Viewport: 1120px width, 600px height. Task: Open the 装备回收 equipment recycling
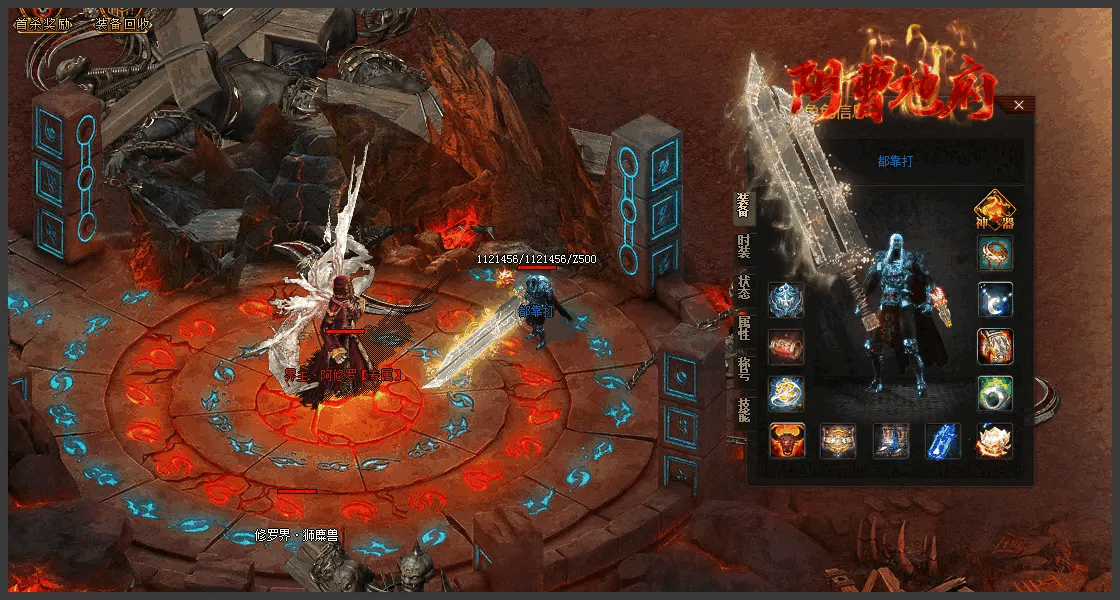pyautogui.click(x=123, y=23)
